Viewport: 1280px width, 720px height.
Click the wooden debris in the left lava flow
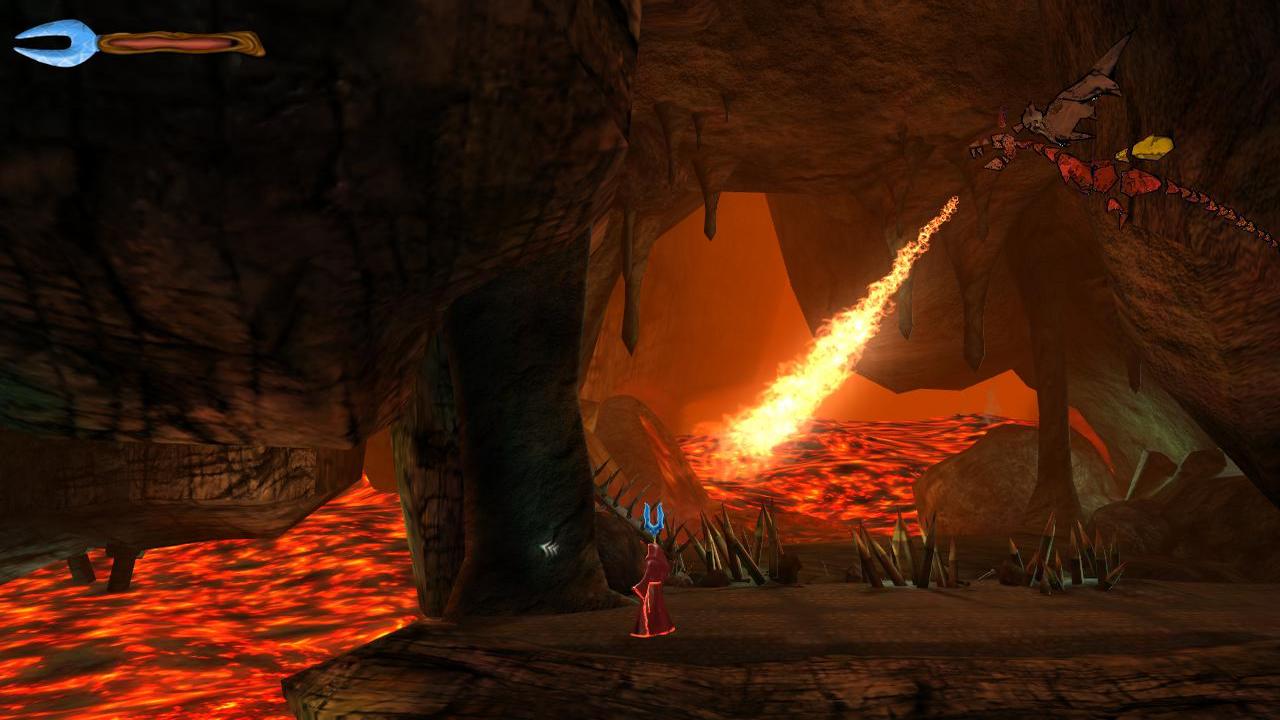pyautogui.click(x=105, y=565)
